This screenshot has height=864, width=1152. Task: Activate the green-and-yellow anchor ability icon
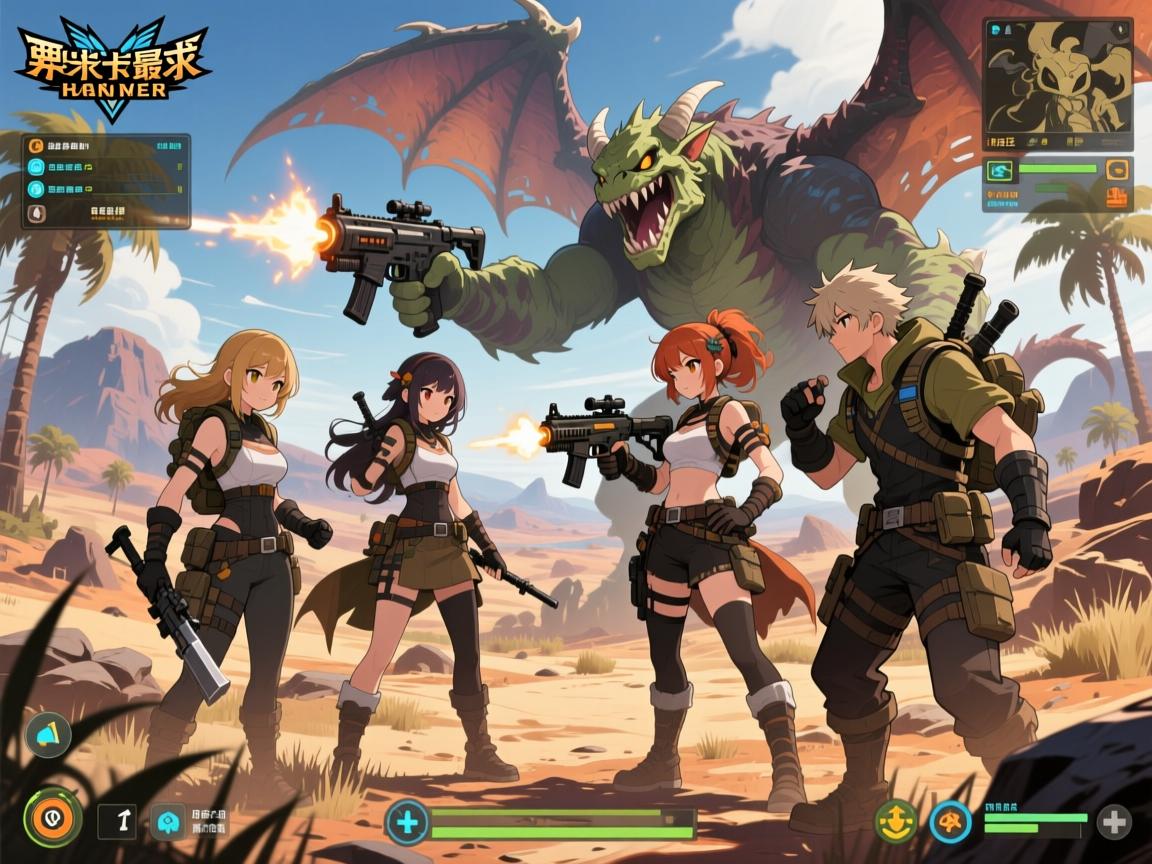point(895,821)
